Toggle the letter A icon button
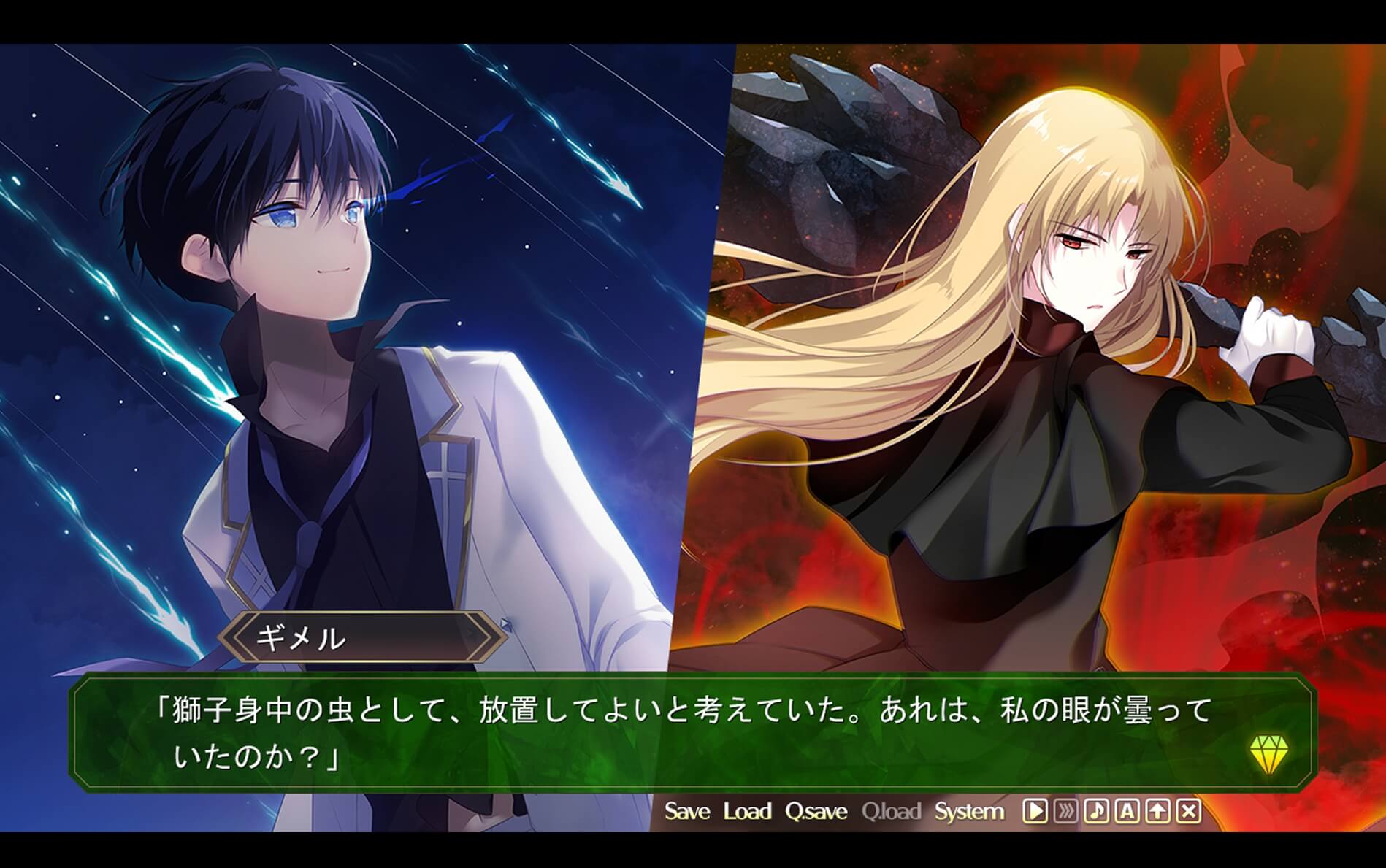Viewport: 1386px width, 868px height. click(x=1127, y=811)
